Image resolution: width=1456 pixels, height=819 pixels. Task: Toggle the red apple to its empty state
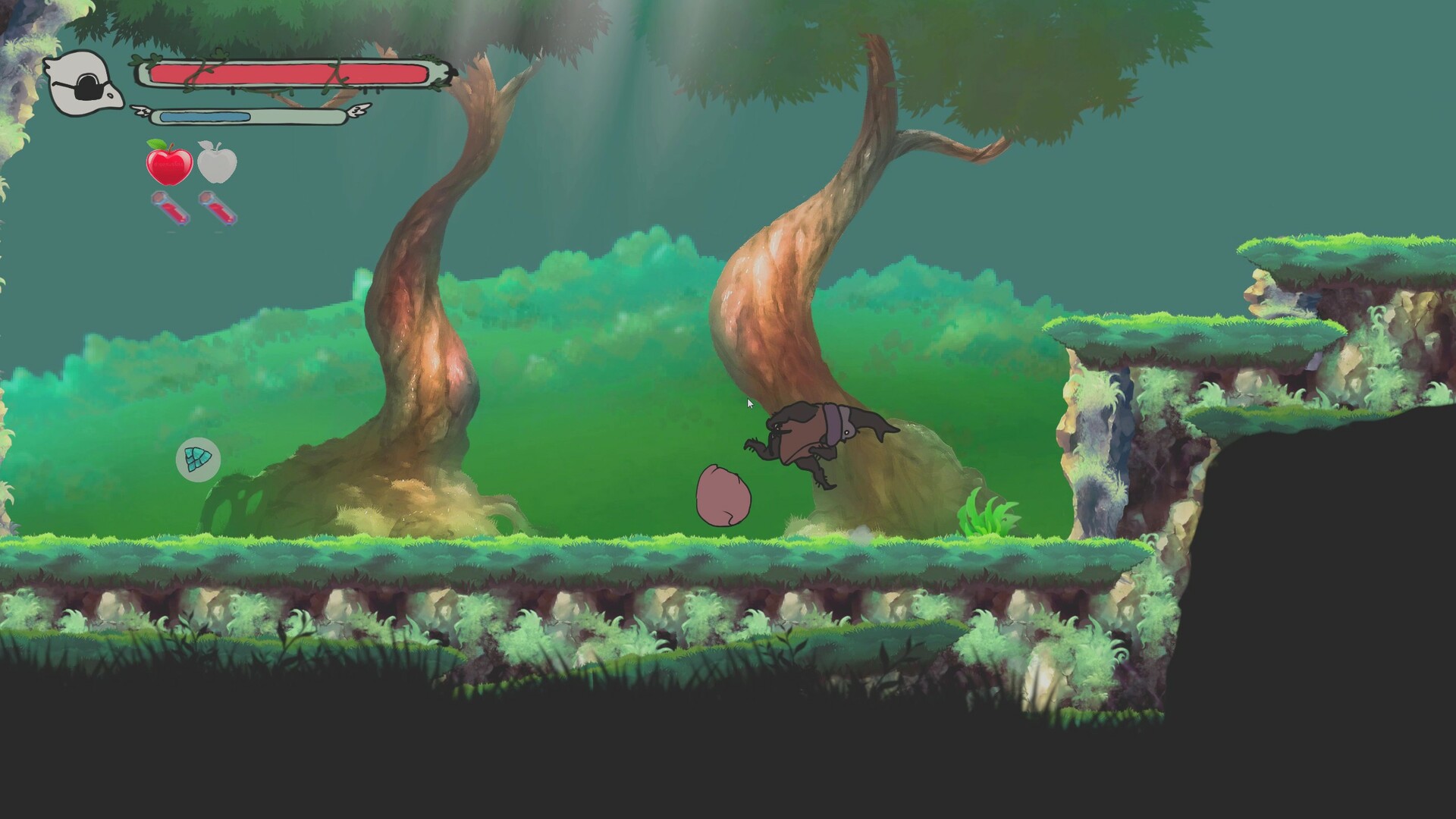169,165
